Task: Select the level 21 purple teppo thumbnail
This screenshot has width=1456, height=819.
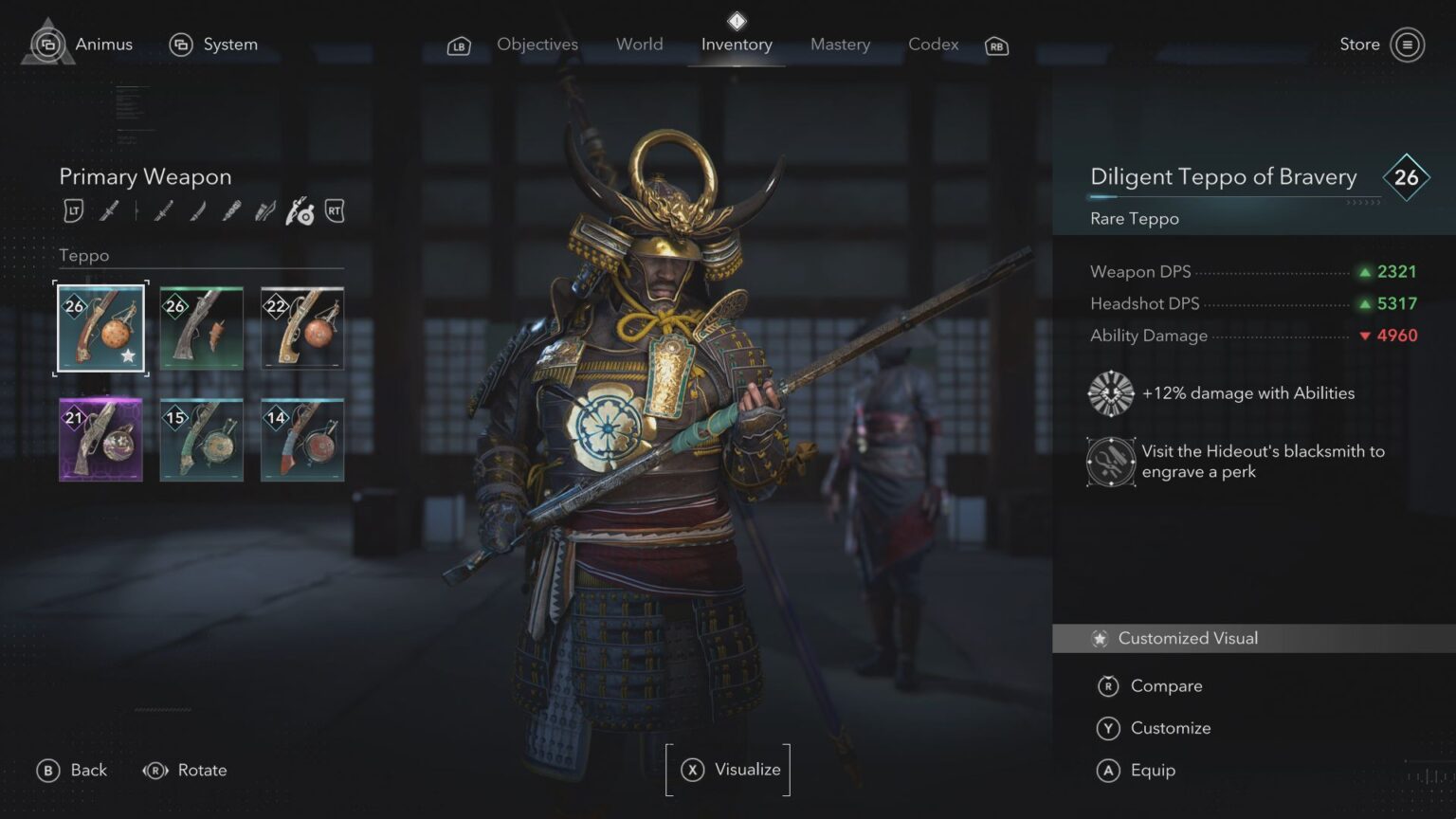Action: [x=100, y=439]
